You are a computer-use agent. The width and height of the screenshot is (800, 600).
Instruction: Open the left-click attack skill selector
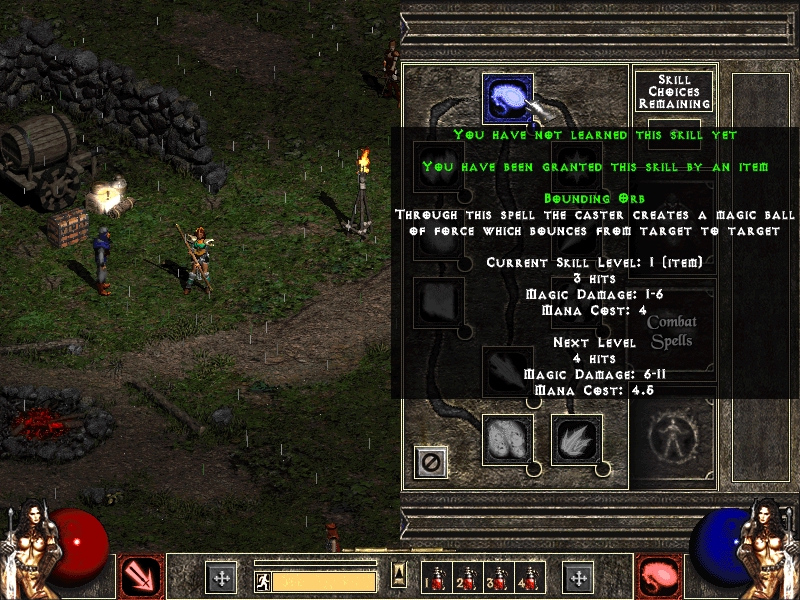click(140, 577)
